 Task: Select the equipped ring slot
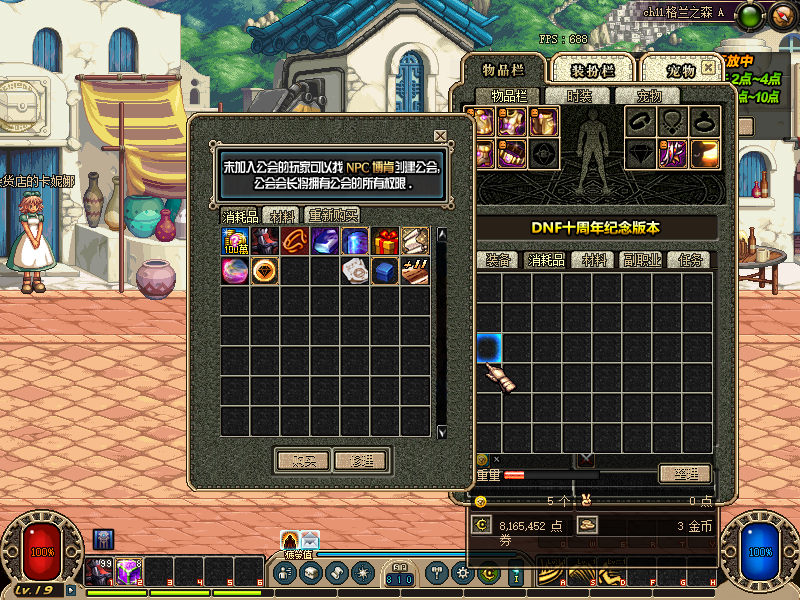pos(706,122)
